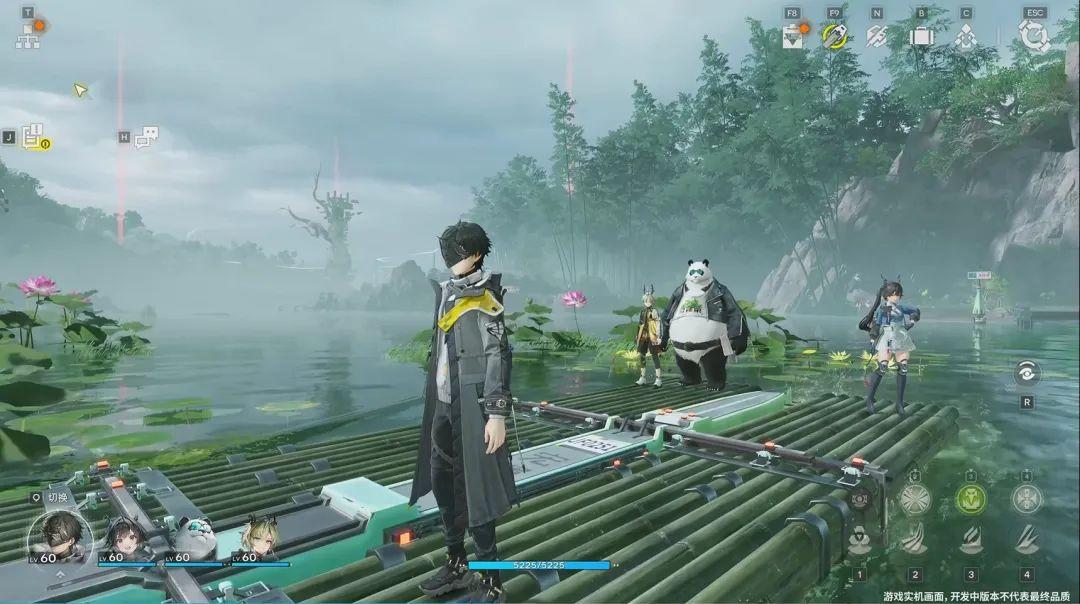Click the small camera icon on raft

tap(859, 497)
